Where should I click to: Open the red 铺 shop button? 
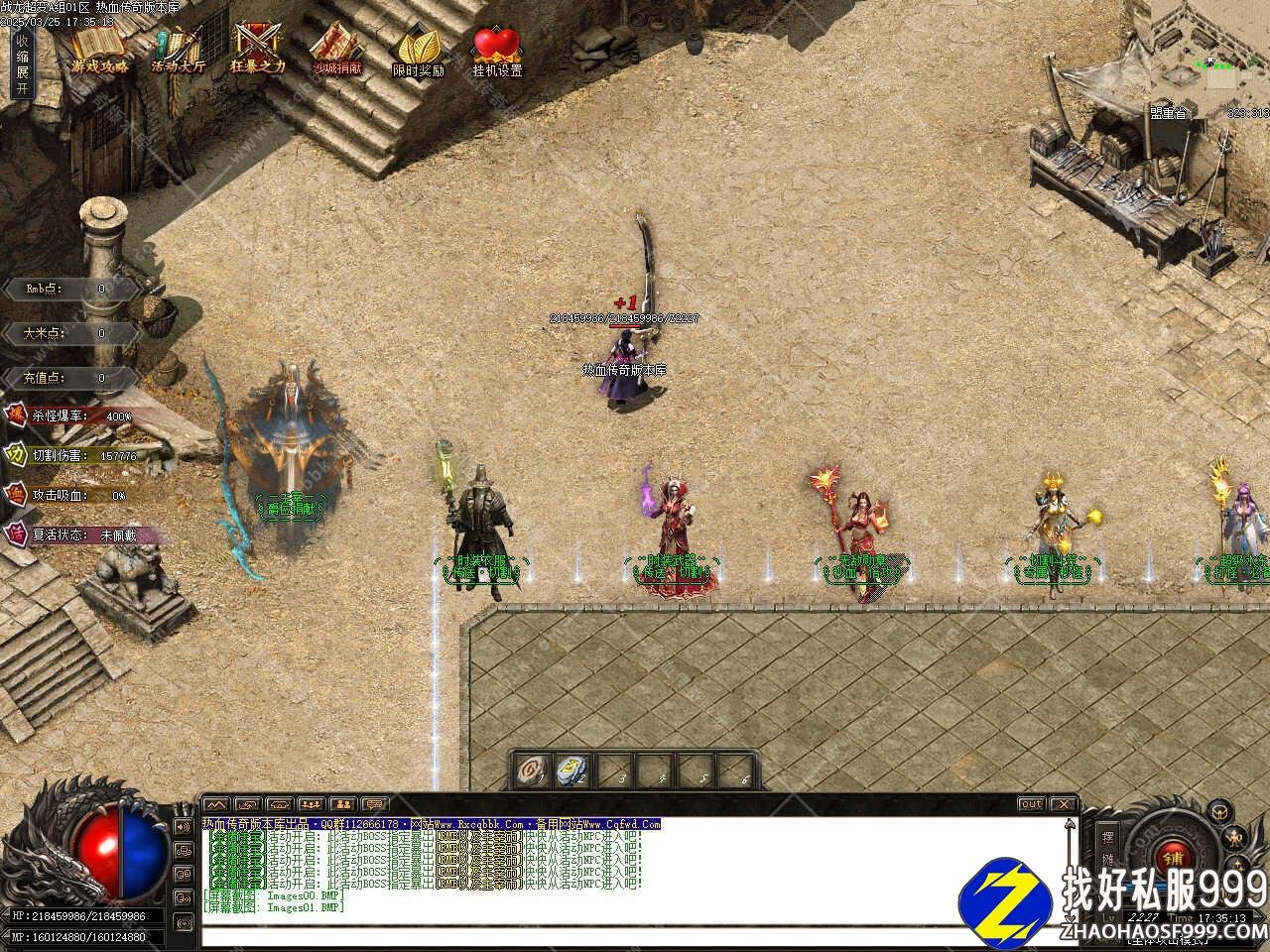point(1174,857)
